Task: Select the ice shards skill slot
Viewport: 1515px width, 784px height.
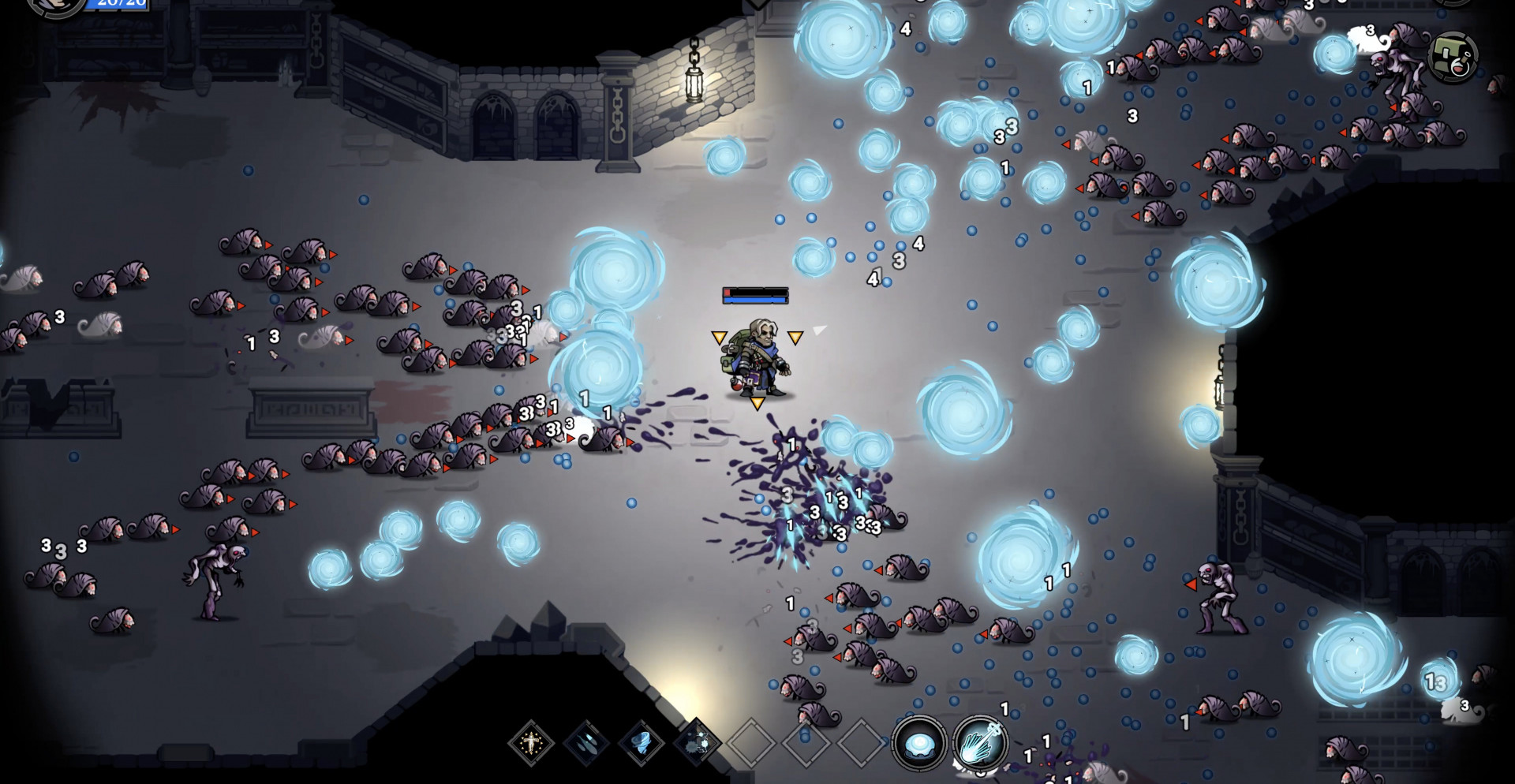Action: pos(586,743)
